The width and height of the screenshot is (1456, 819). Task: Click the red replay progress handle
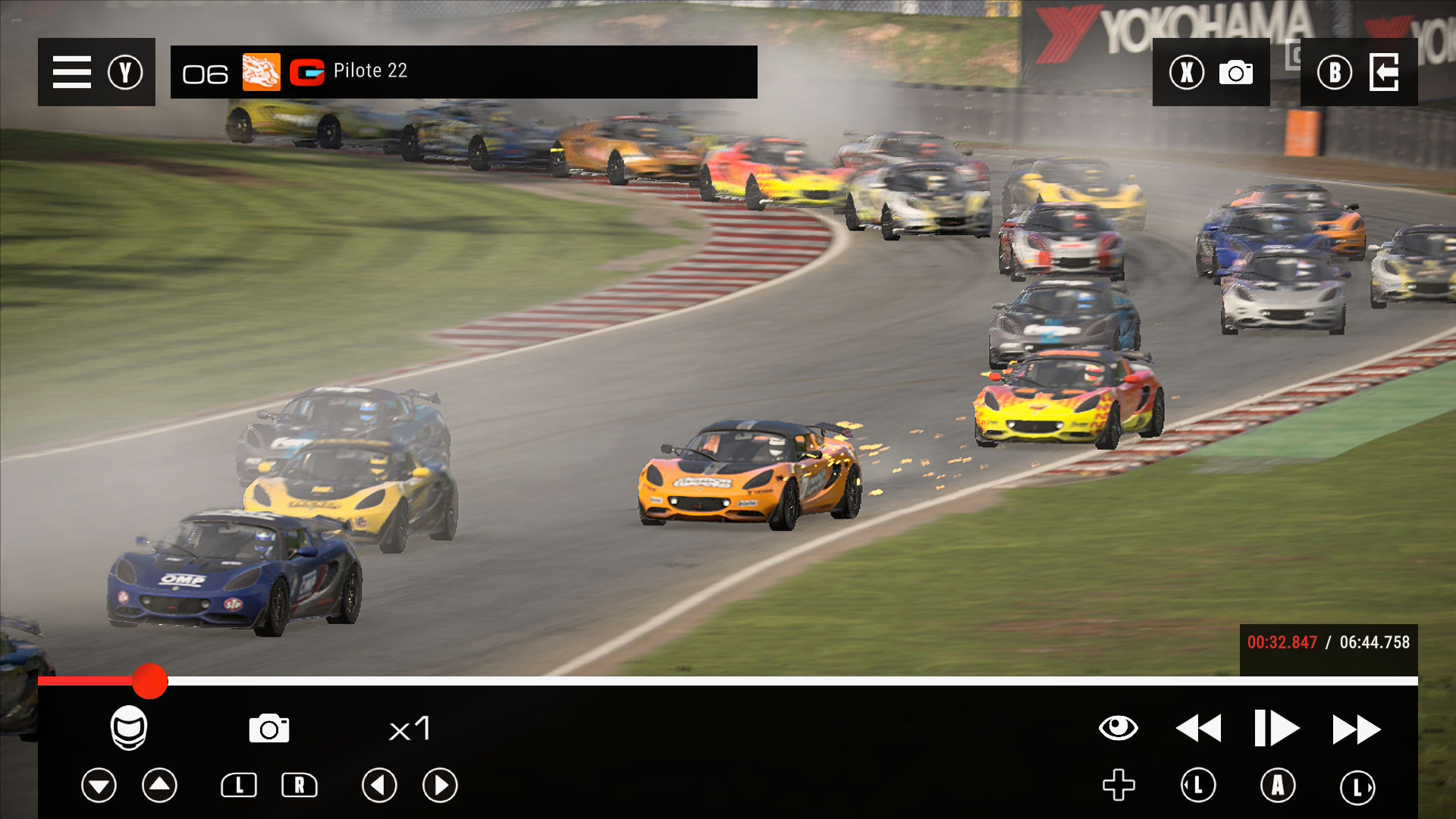(x=149, y=681)
